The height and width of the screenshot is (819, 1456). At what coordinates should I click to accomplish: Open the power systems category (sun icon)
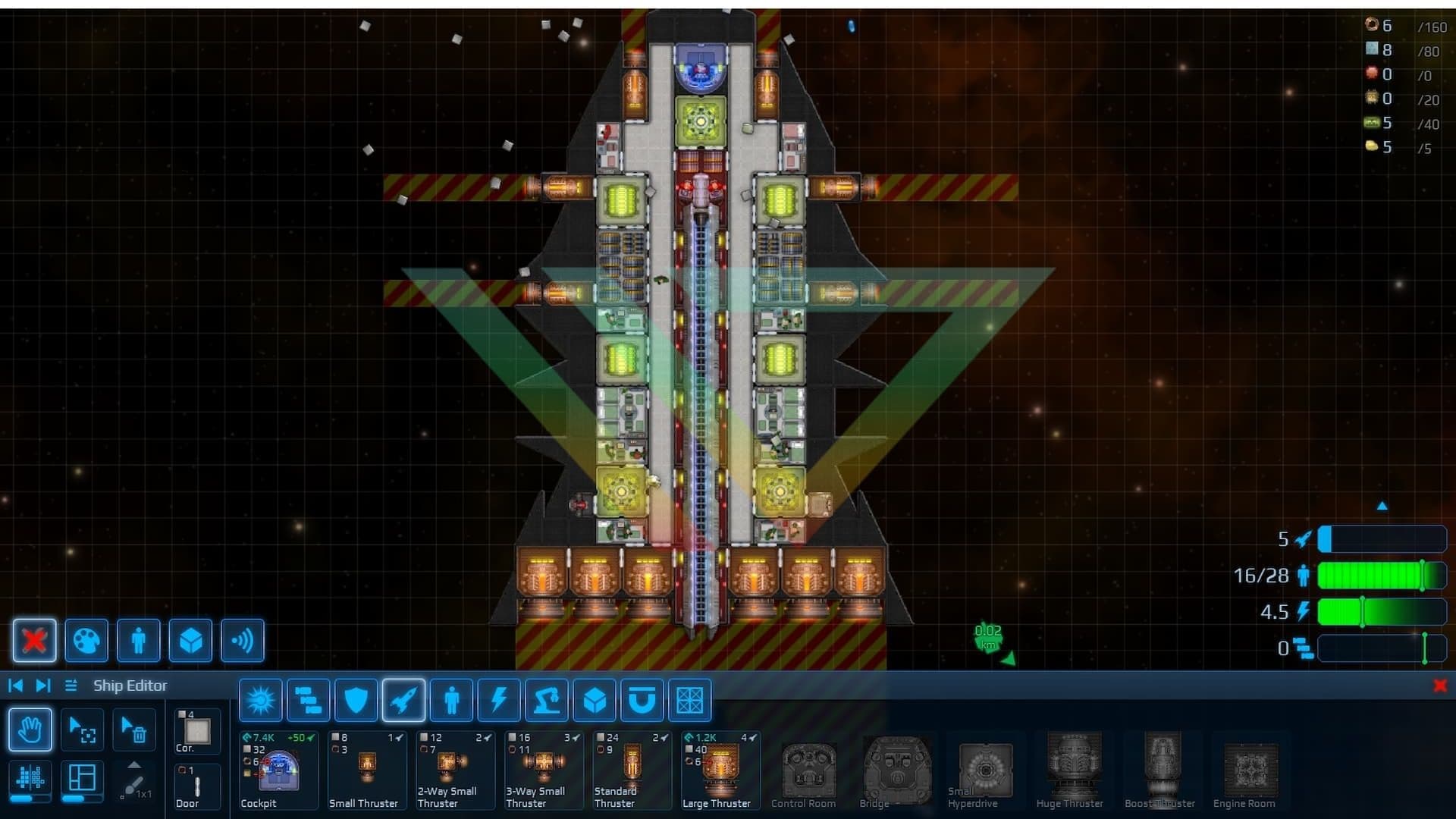click(x=261, y=700)
